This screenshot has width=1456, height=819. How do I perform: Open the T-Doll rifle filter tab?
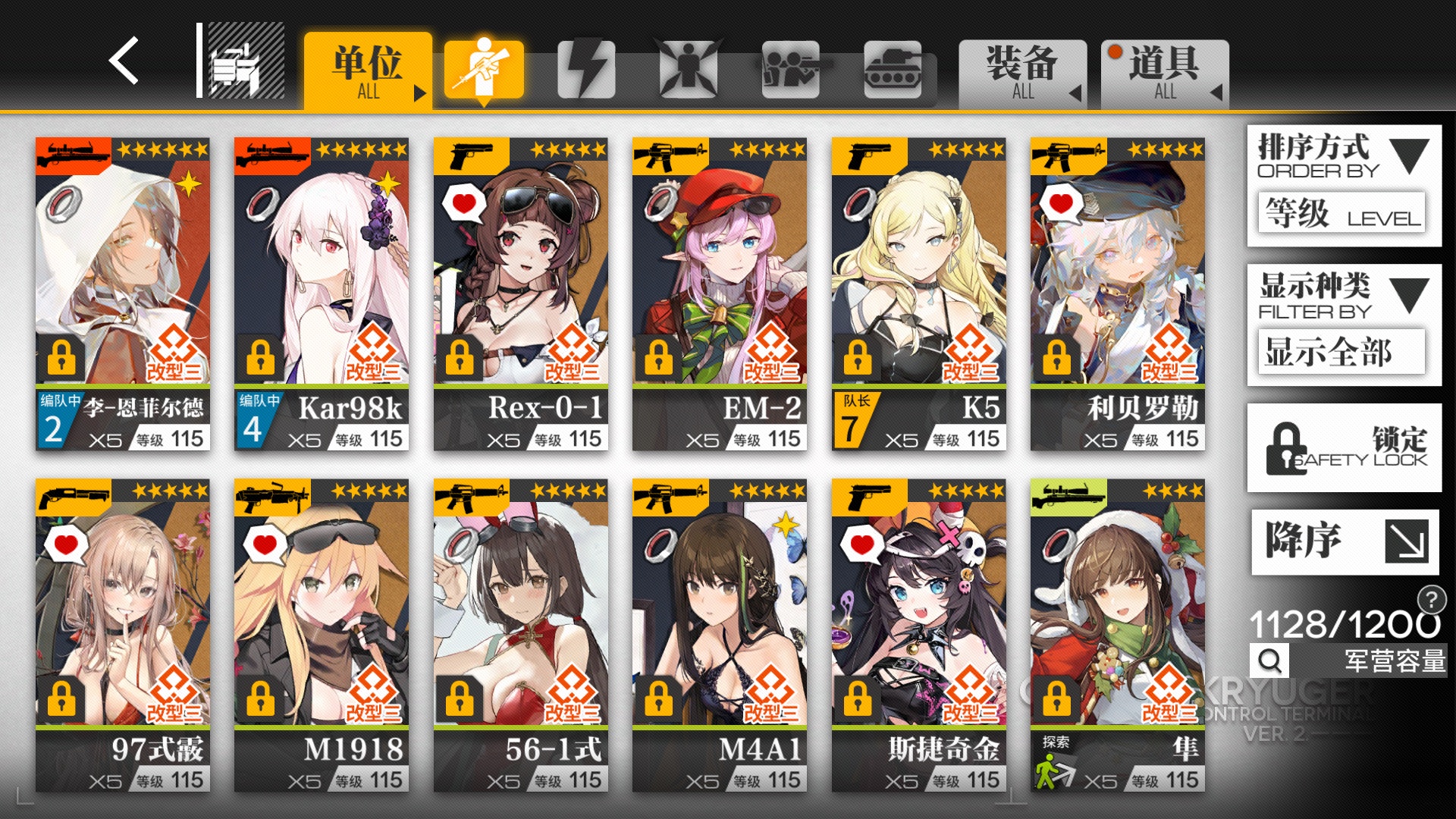pos(483,68)
